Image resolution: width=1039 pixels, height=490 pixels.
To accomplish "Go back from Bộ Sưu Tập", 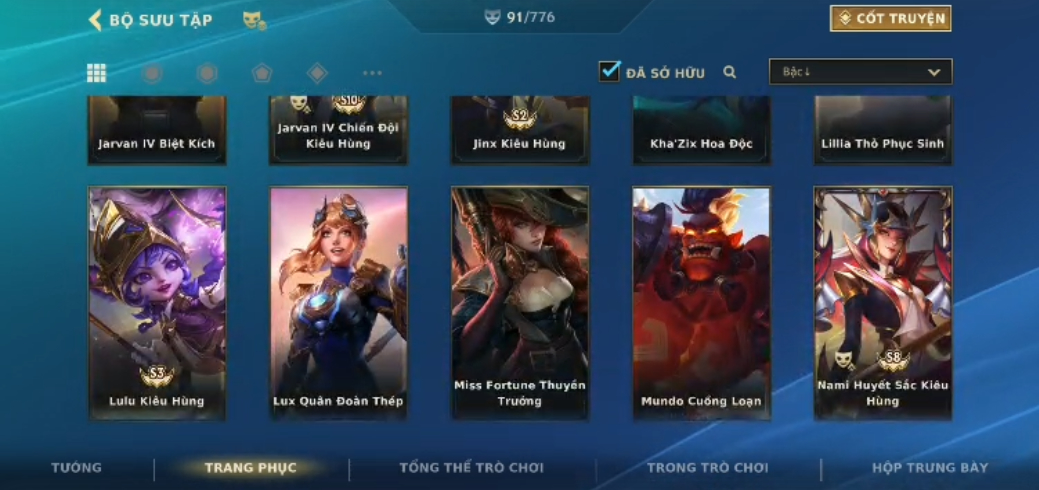I will pos(96,20).
